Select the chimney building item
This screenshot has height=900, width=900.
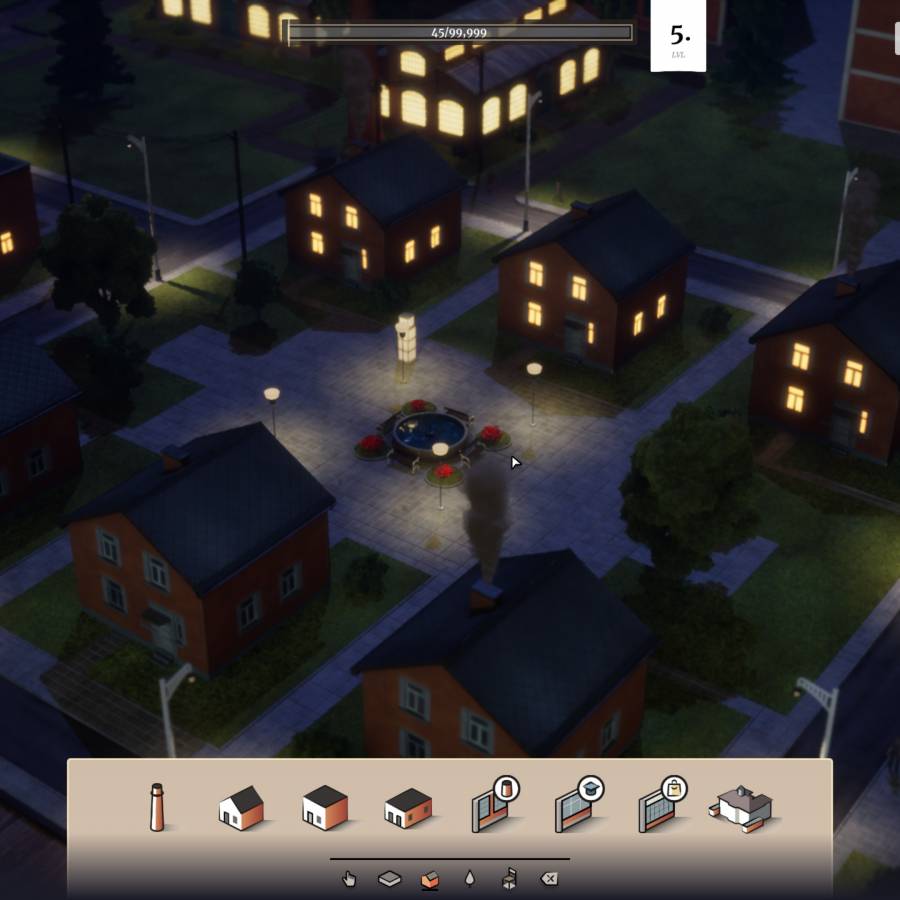[x=157, y=806]
